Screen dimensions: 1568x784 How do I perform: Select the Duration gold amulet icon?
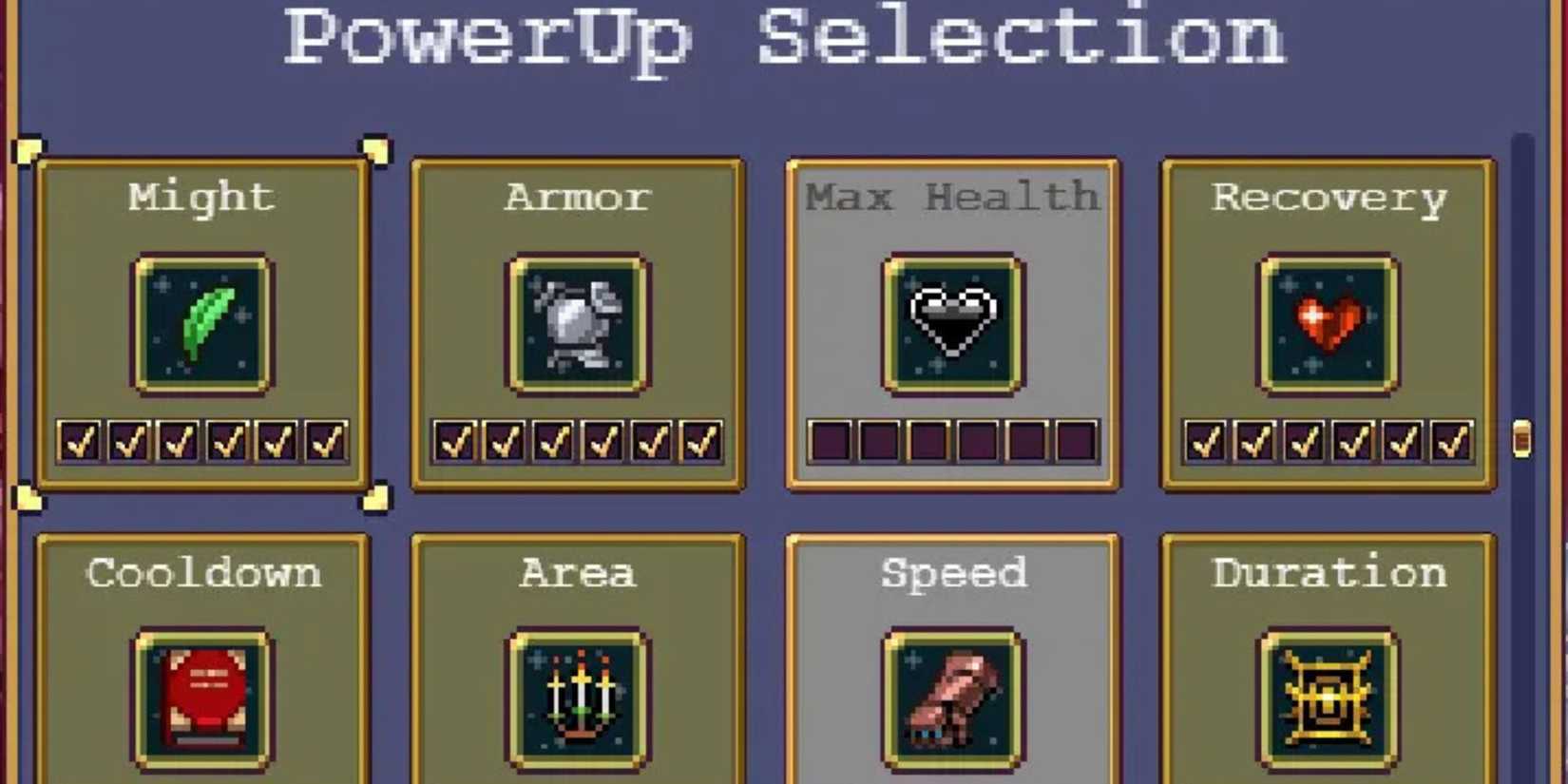pos(1329,697)
